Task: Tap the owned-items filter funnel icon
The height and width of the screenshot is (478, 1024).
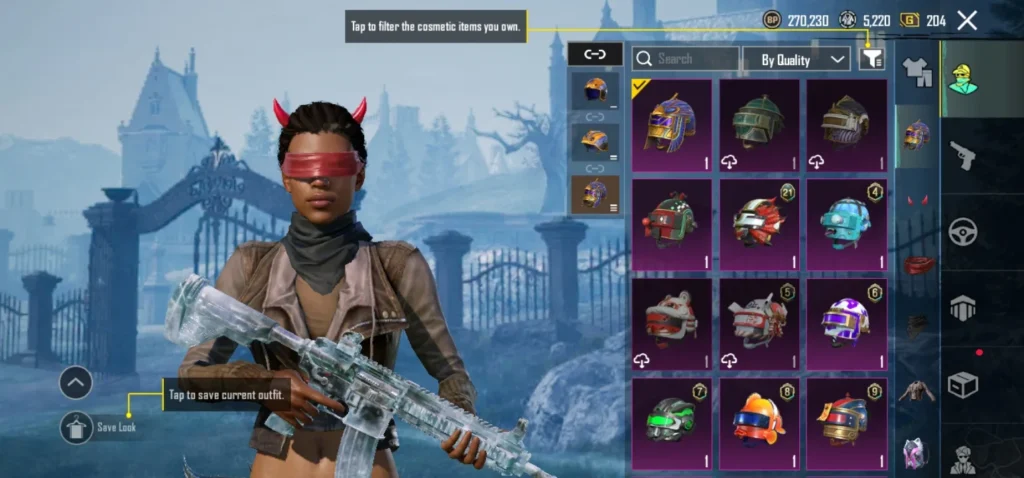Action: click(871, 59)
